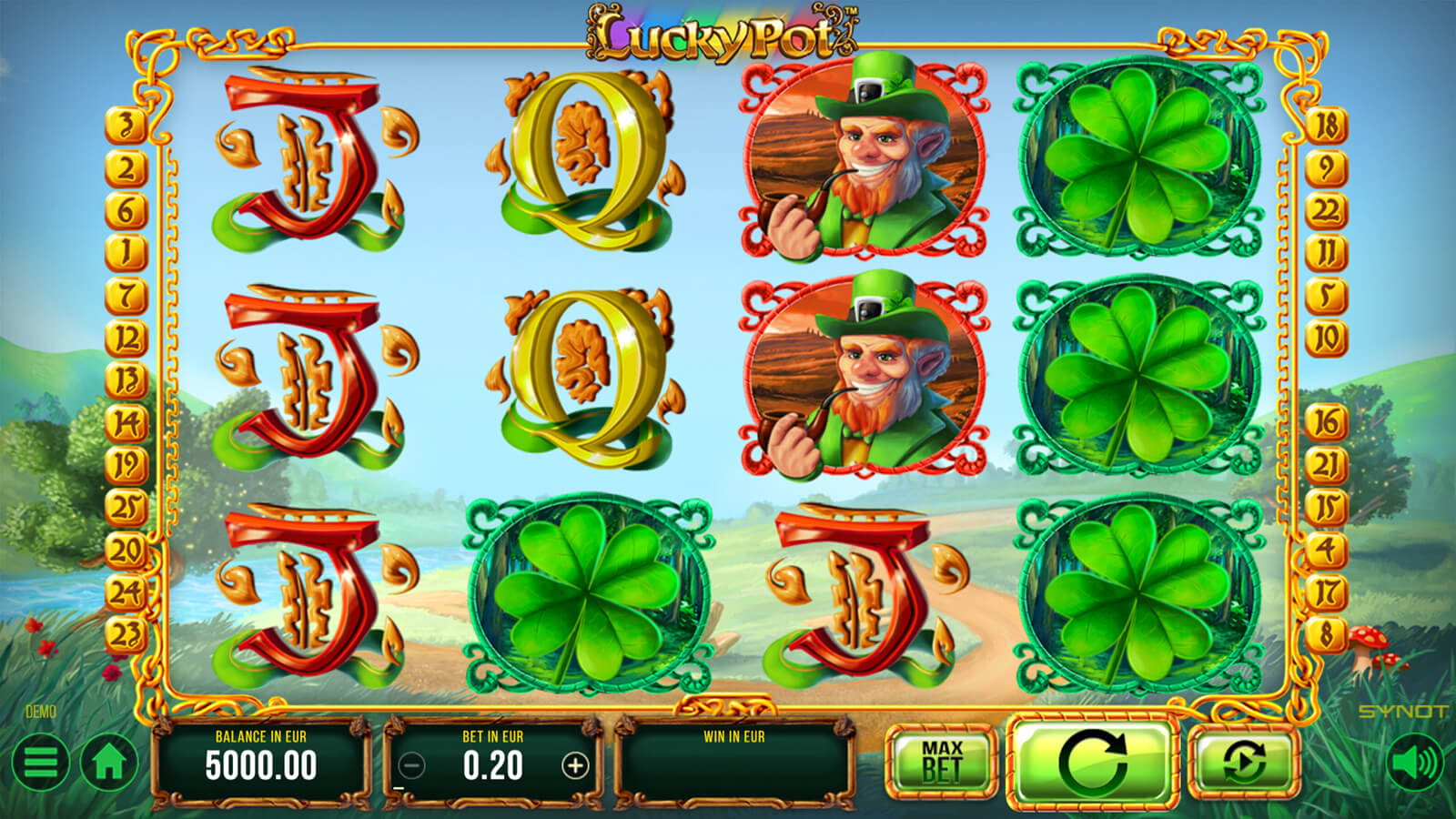Select payline number 3 marker

pyautogui.click(x=126, y=126)
